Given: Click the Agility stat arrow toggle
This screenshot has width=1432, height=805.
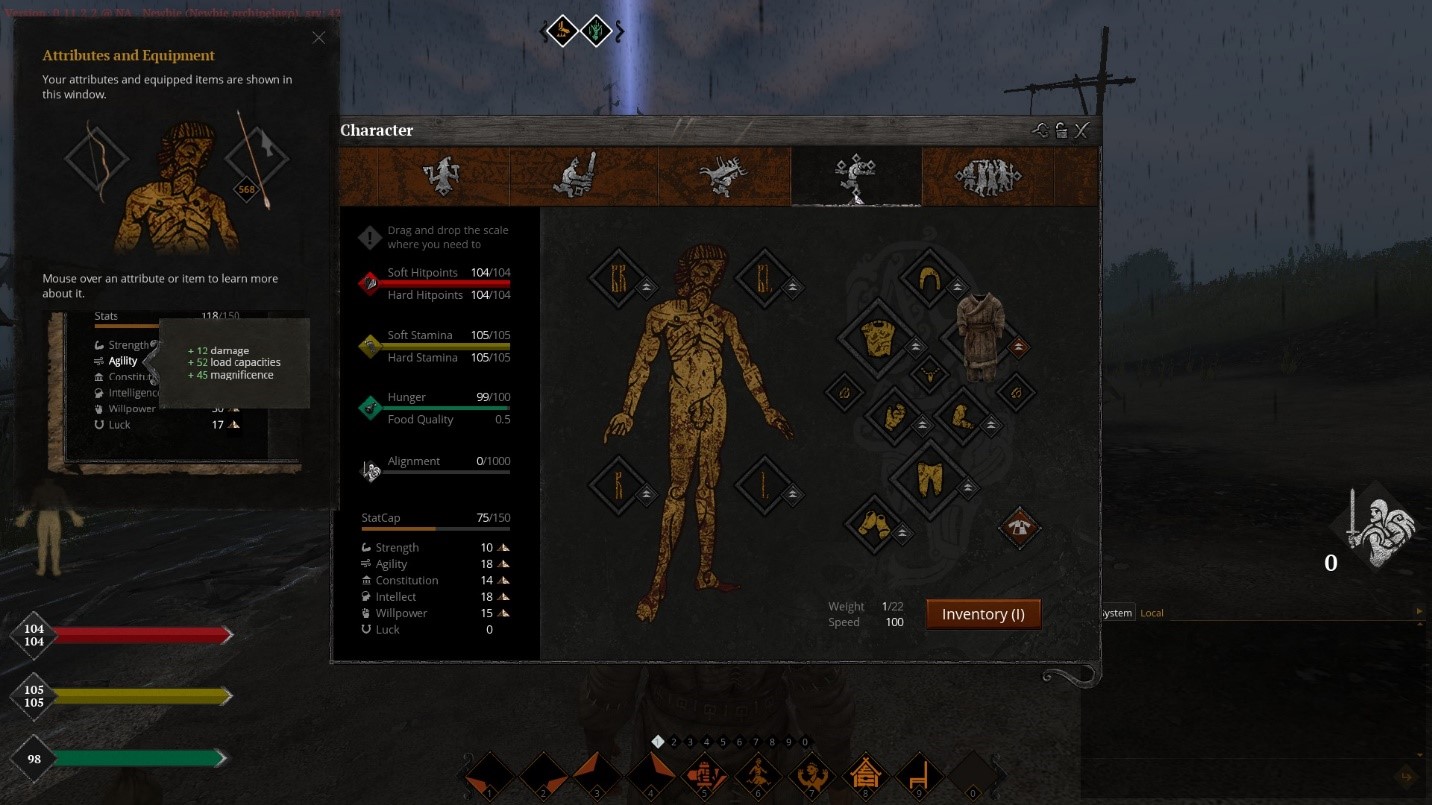Looking at the screenshot, I should click(x=504, y=564).
